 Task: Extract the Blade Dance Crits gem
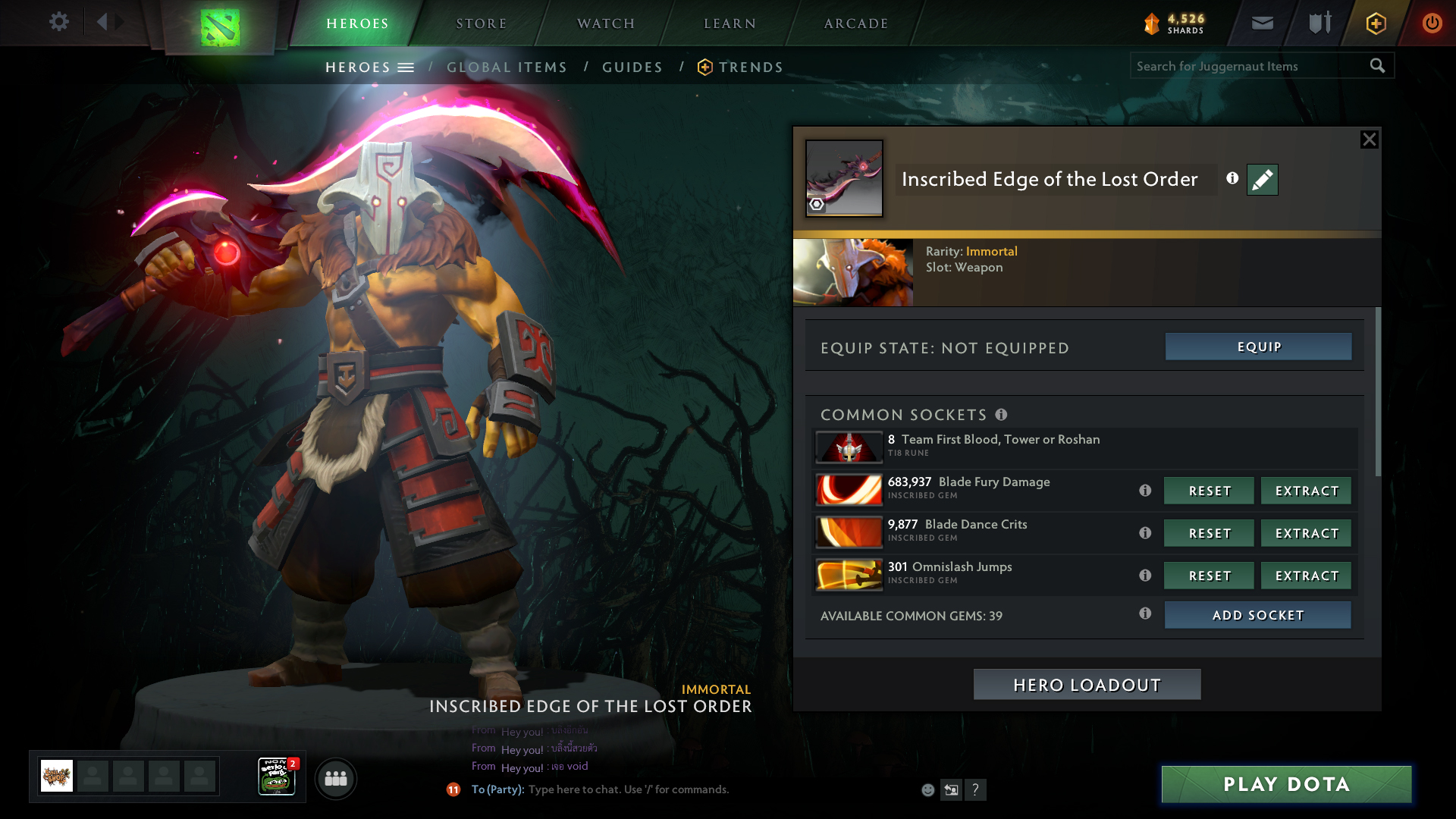(1306, 533)
